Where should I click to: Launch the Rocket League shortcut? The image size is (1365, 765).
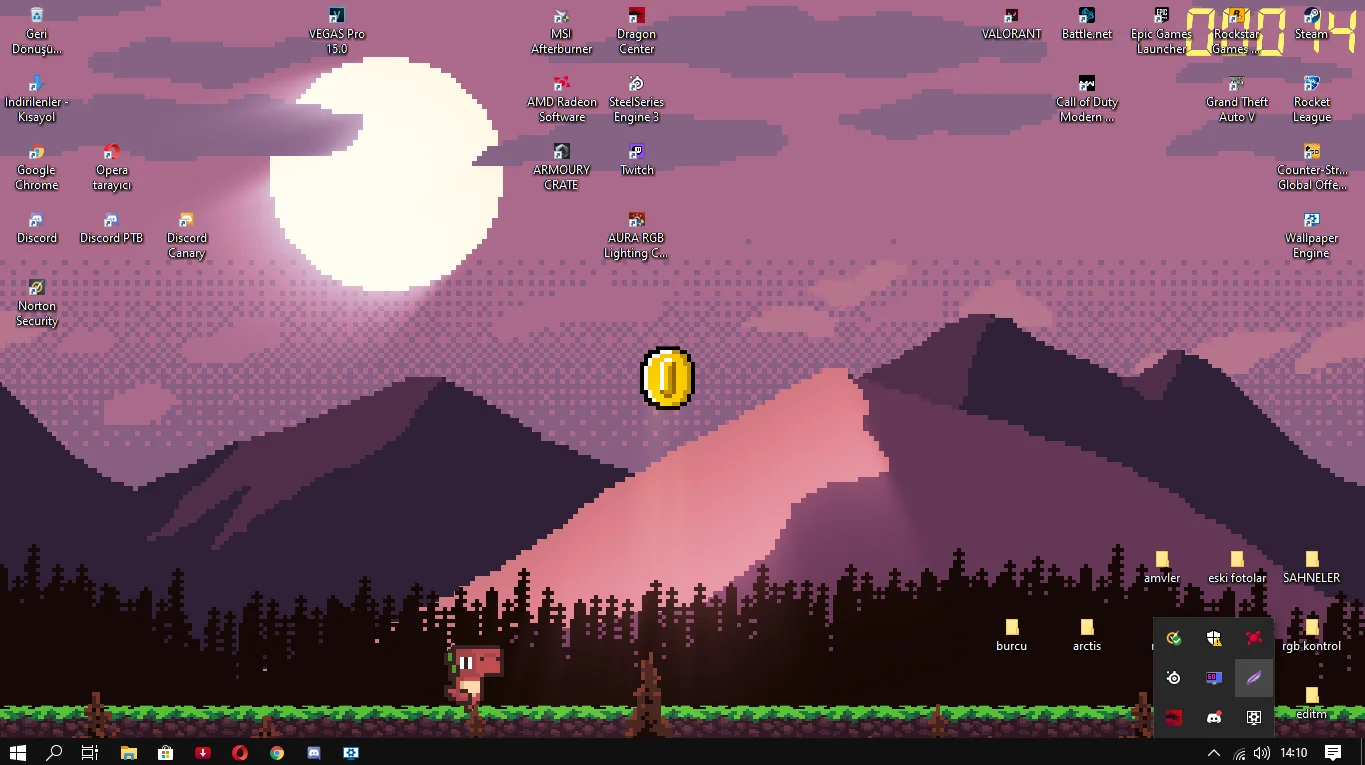click(x=1311, y=90)
